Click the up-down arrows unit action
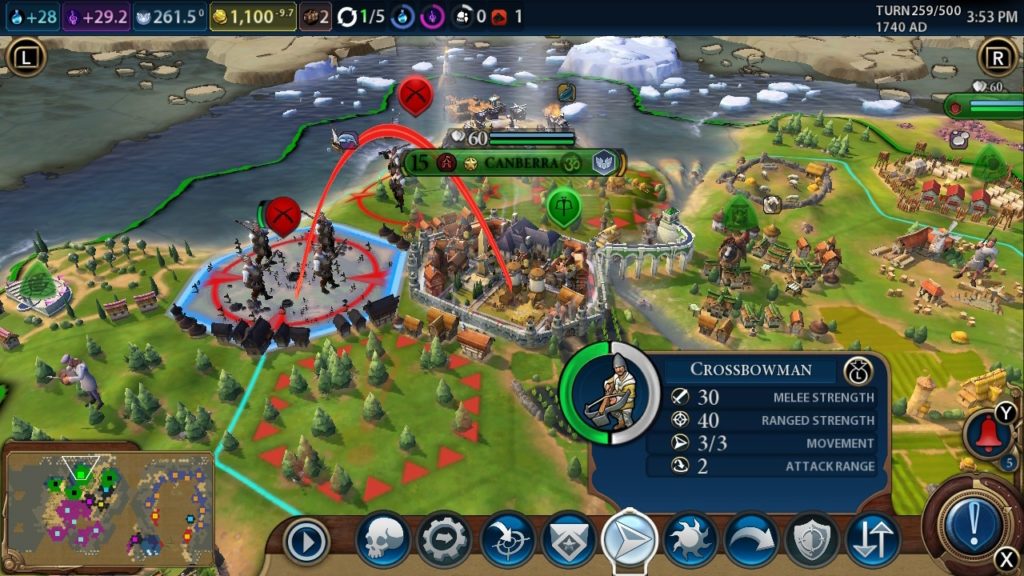The height and width of the screenshot is (576, 1024). pos(873,540)
